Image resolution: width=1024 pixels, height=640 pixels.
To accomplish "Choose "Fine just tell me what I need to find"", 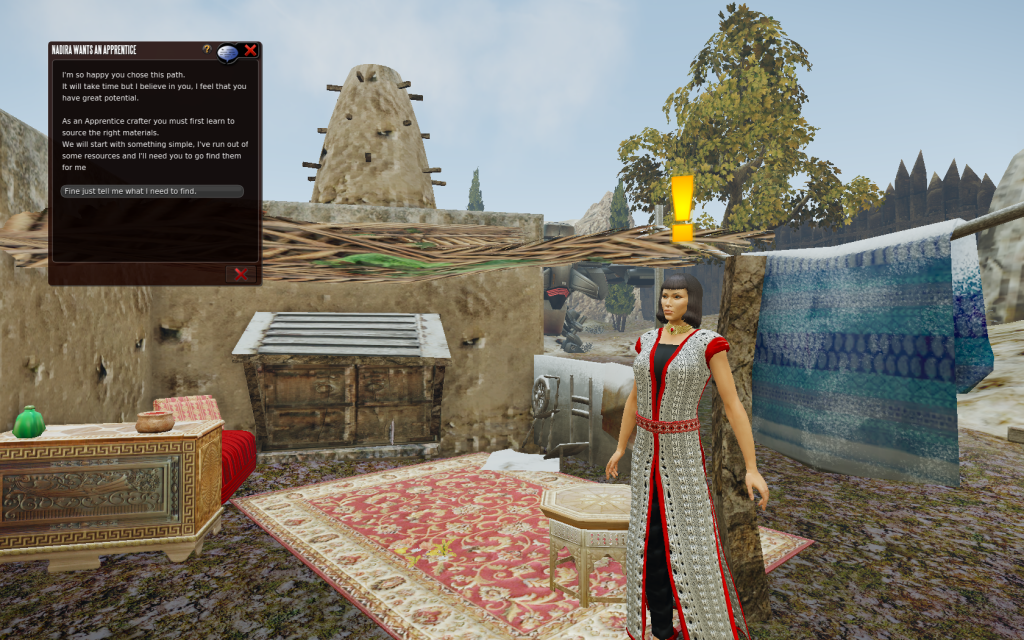I will (x=151, y=191).
